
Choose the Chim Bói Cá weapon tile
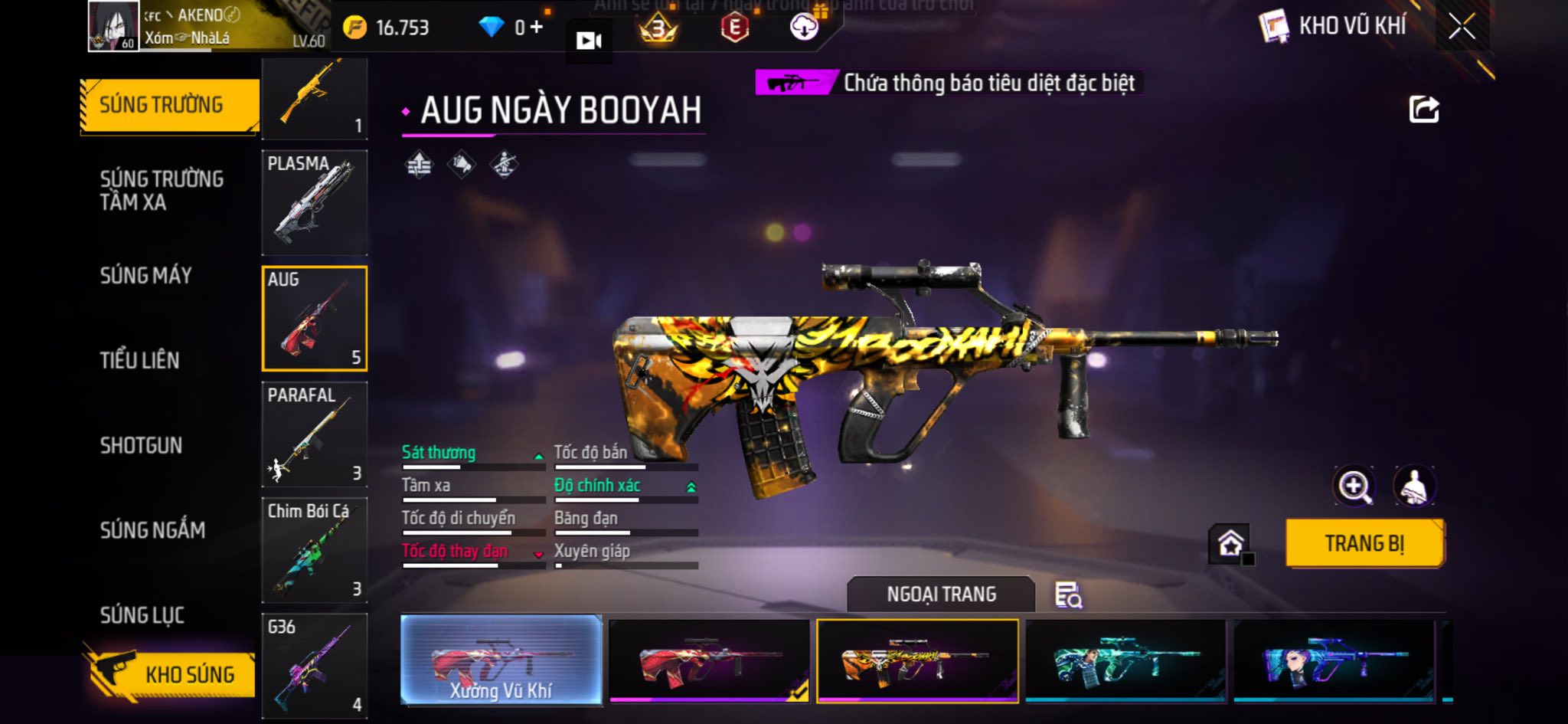point(315,549)
